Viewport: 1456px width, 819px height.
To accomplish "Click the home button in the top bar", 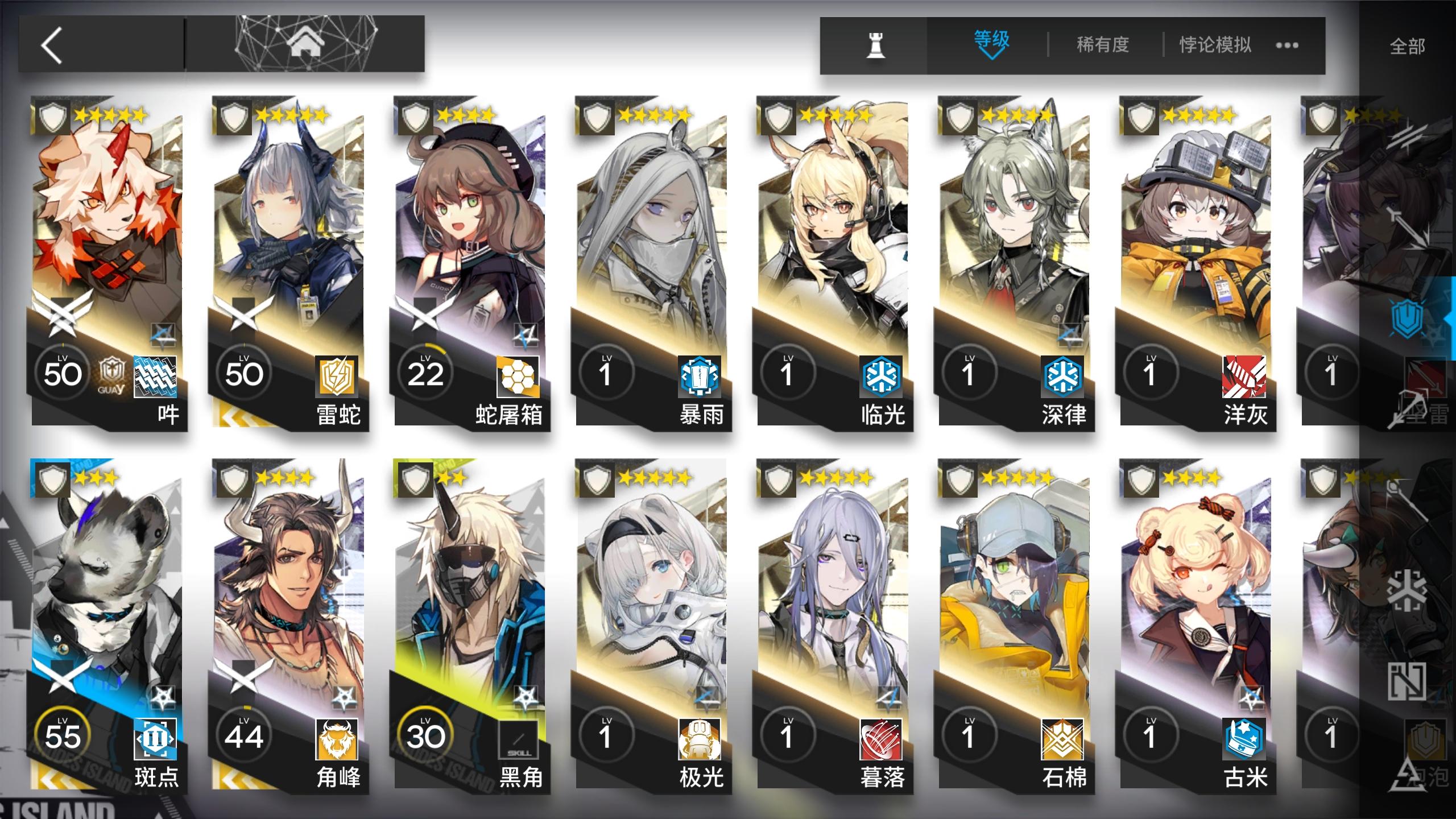I will click(306, 43).
